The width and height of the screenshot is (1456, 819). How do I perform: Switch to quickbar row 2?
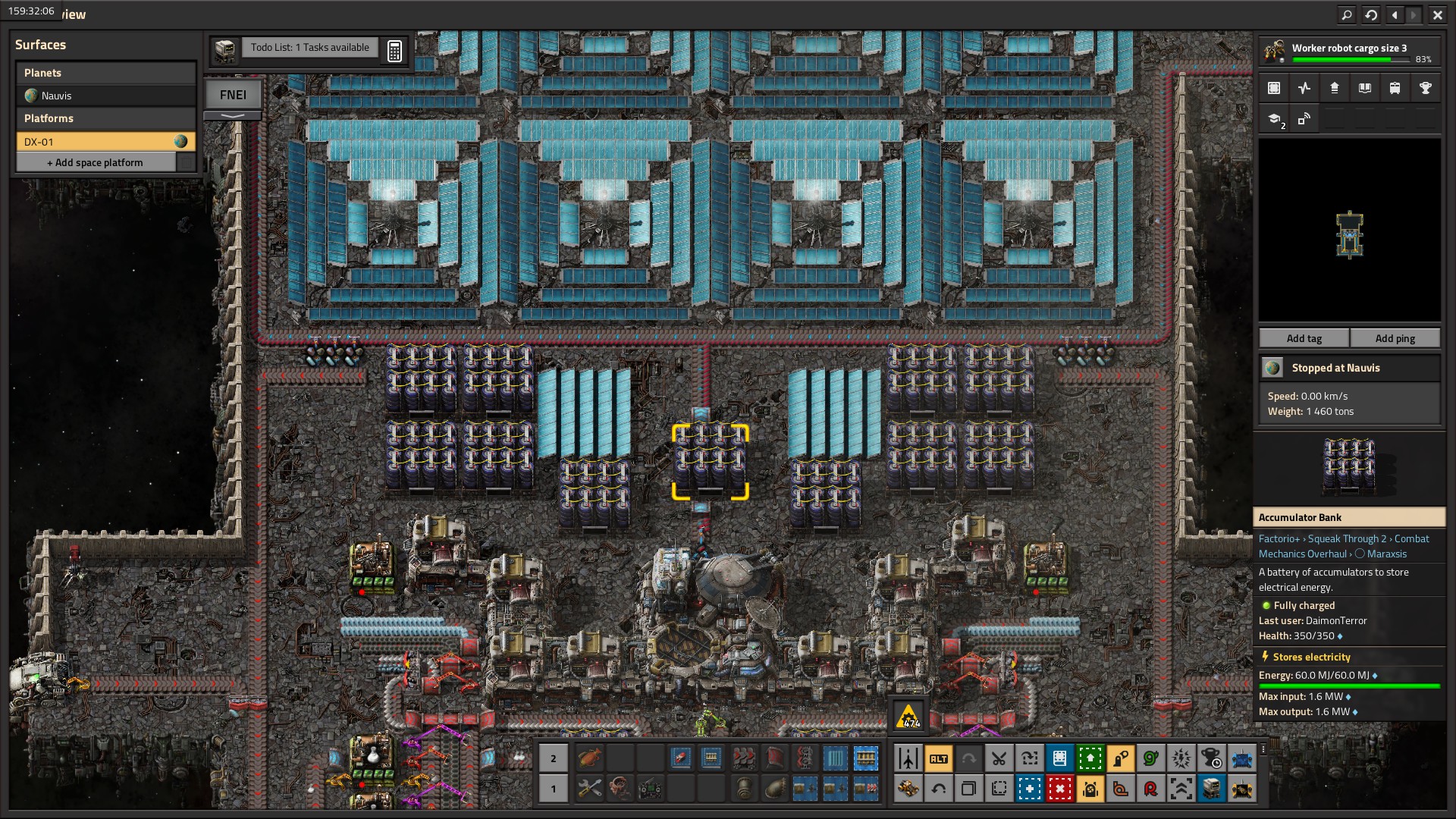tap(554, 758)
